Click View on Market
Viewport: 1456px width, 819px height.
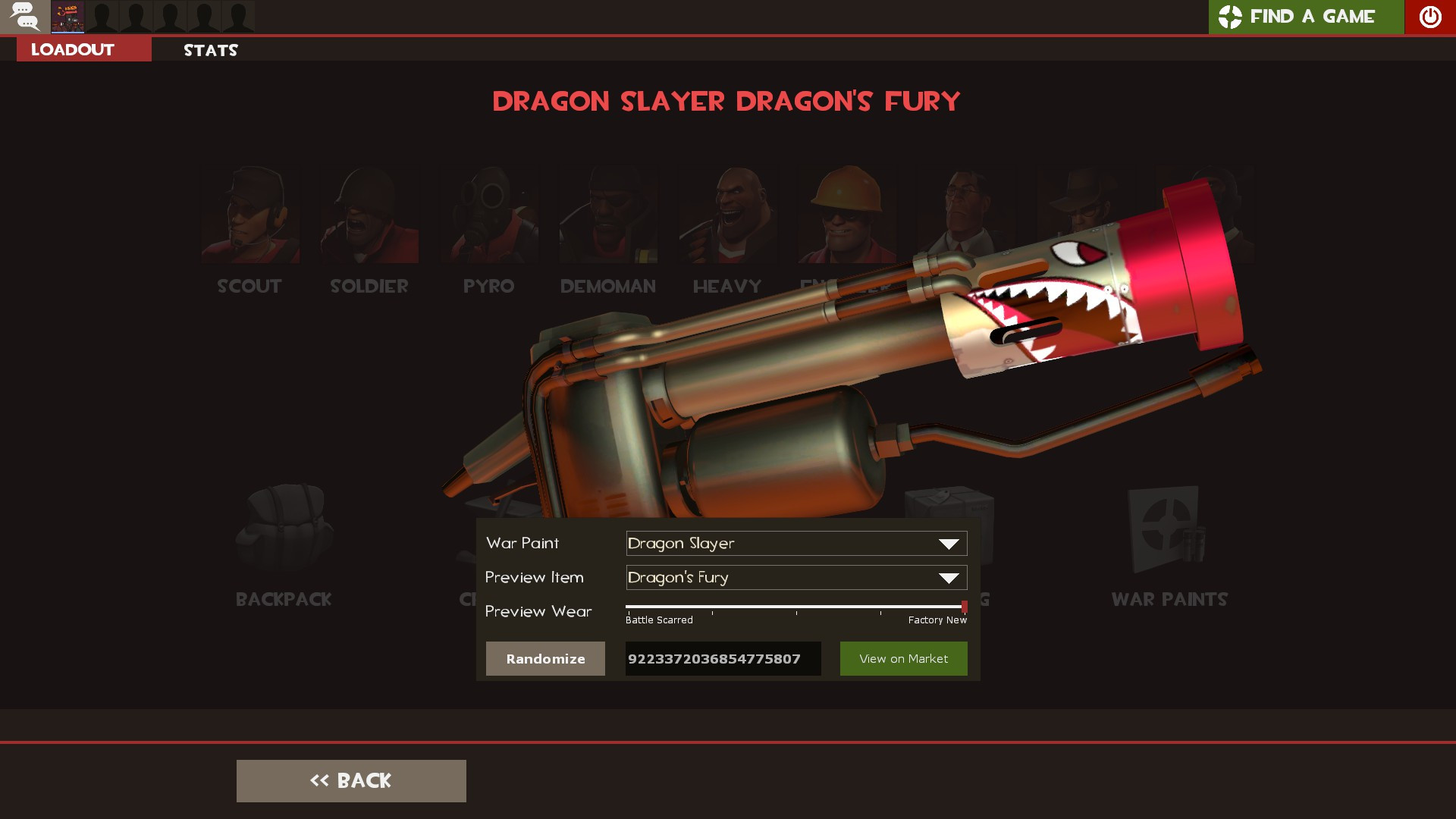coord(903,658)
